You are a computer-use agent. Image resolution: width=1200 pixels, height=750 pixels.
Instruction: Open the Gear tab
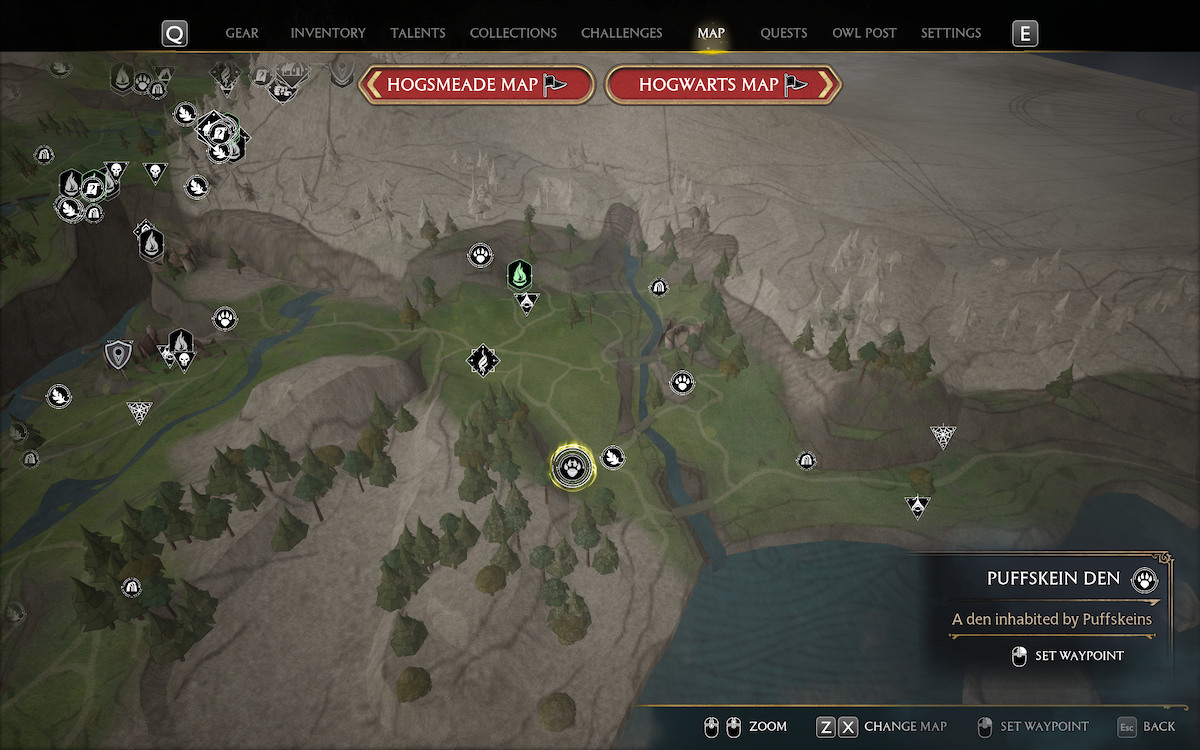pyautogui.click(x=242, y=33)
